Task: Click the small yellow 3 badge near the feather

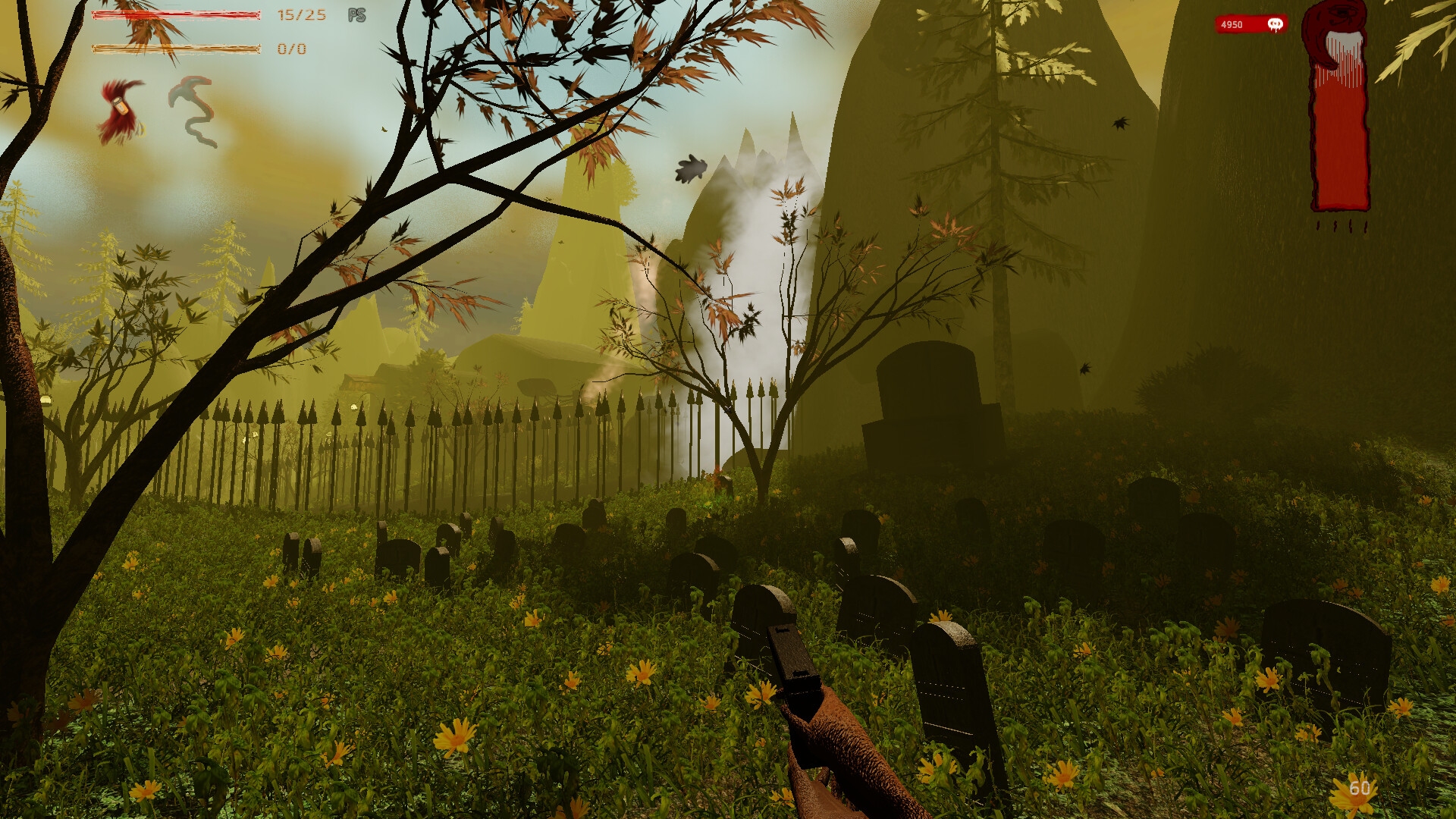Action: click(x=142, y=130)
